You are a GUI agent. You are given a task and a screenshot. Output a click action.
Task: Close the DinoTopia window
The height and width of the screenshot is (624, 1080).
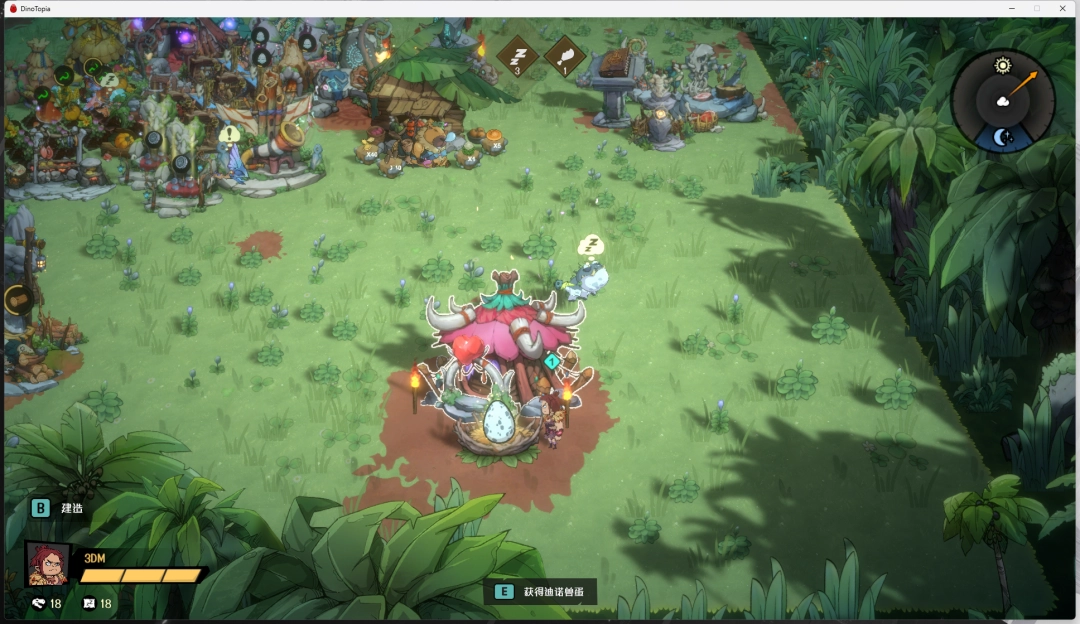[x=1062, y=8]
